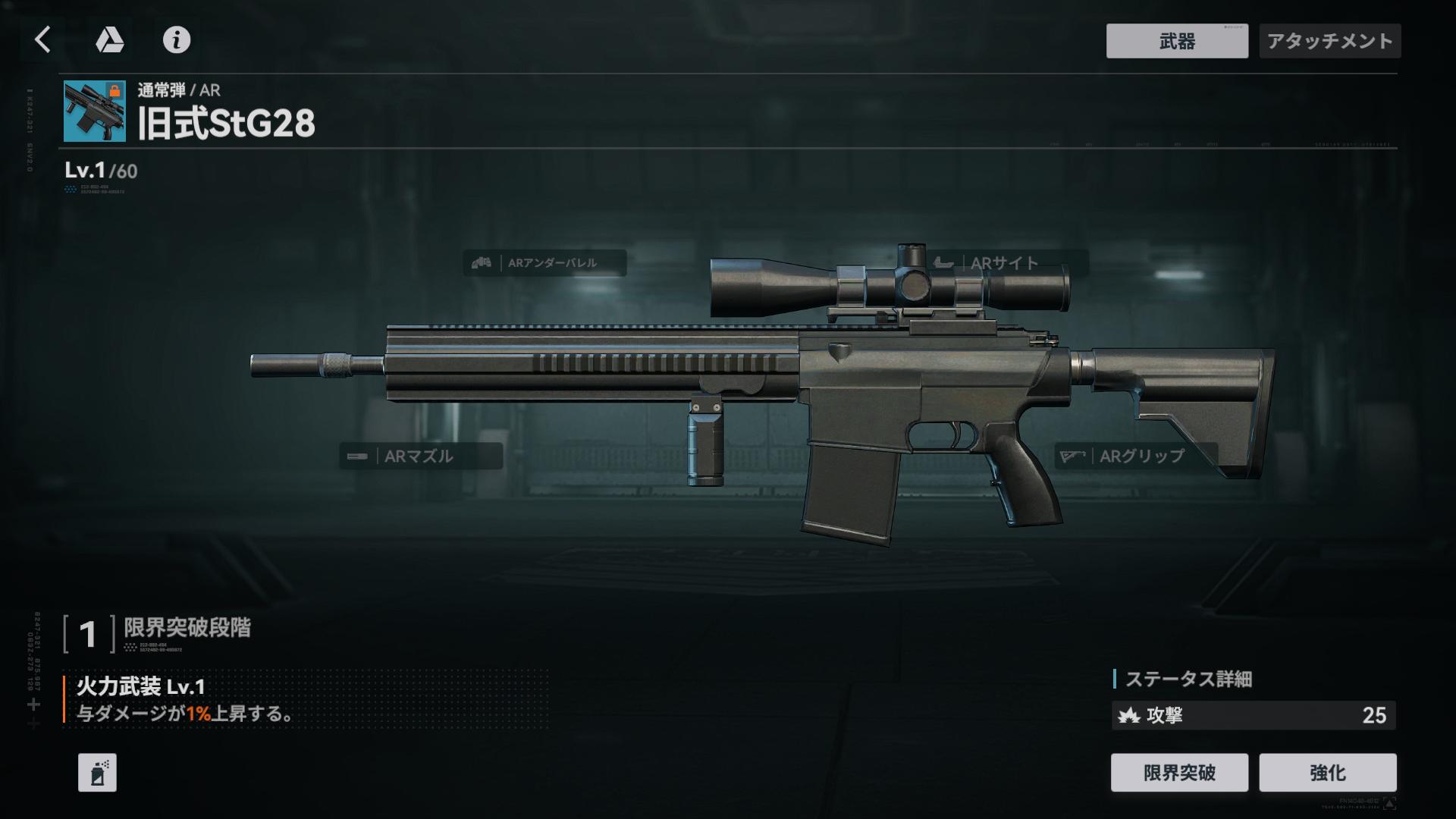Choose the ARグリップ attachment slot

coord(1135,456)
